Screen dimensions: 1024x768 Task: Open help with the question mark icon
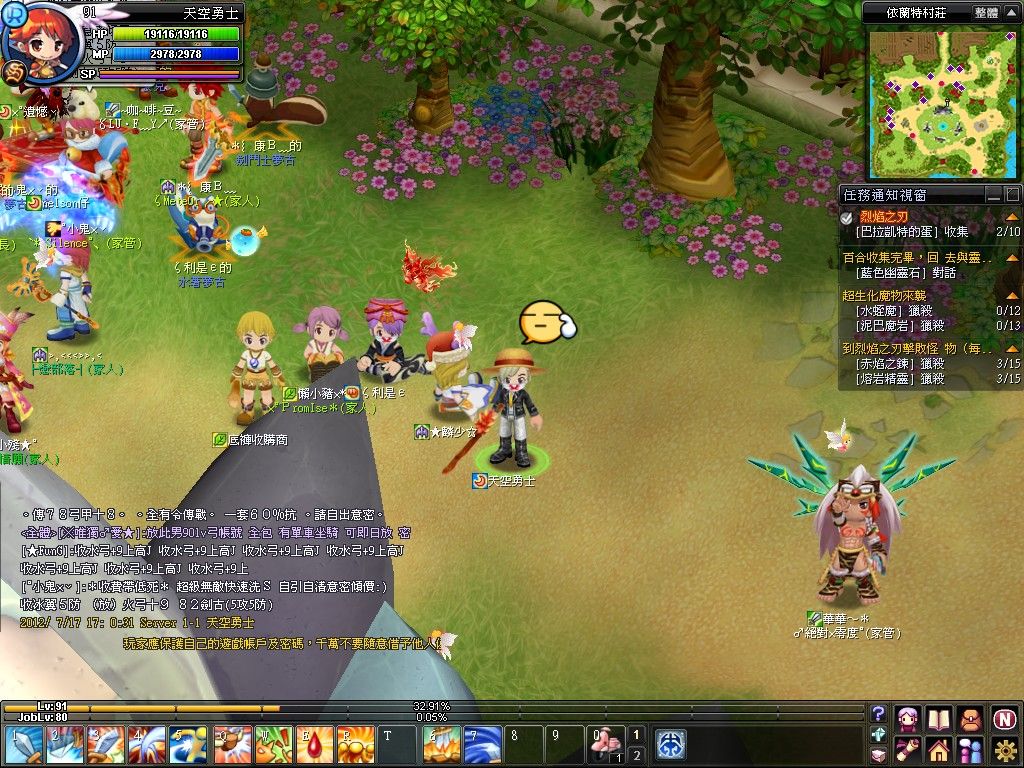[x=878, y=713]
